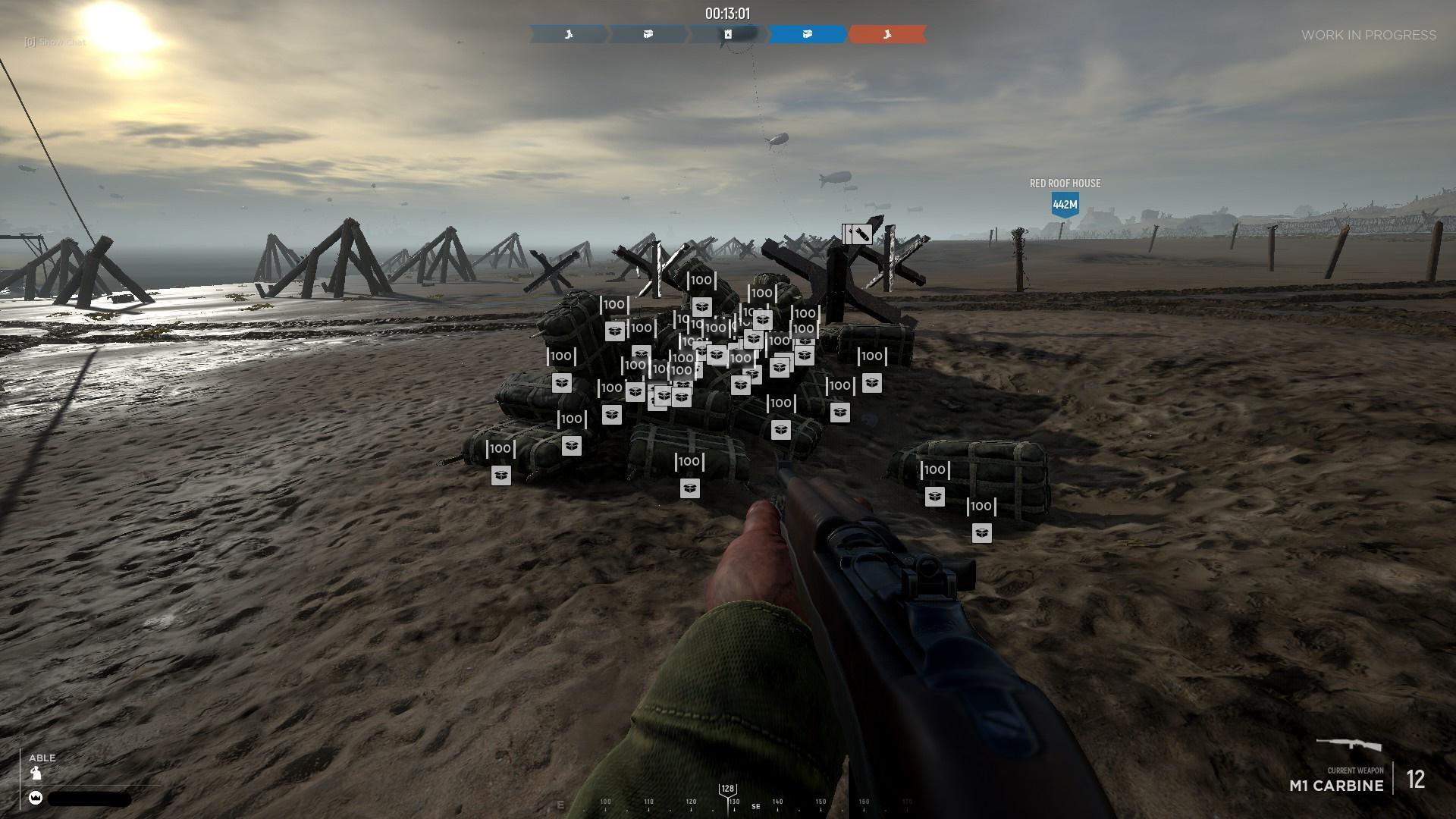1456x819 pixels.
Task: Click the RED ROOF HOUSE objective label
Action: [1064, 183]
